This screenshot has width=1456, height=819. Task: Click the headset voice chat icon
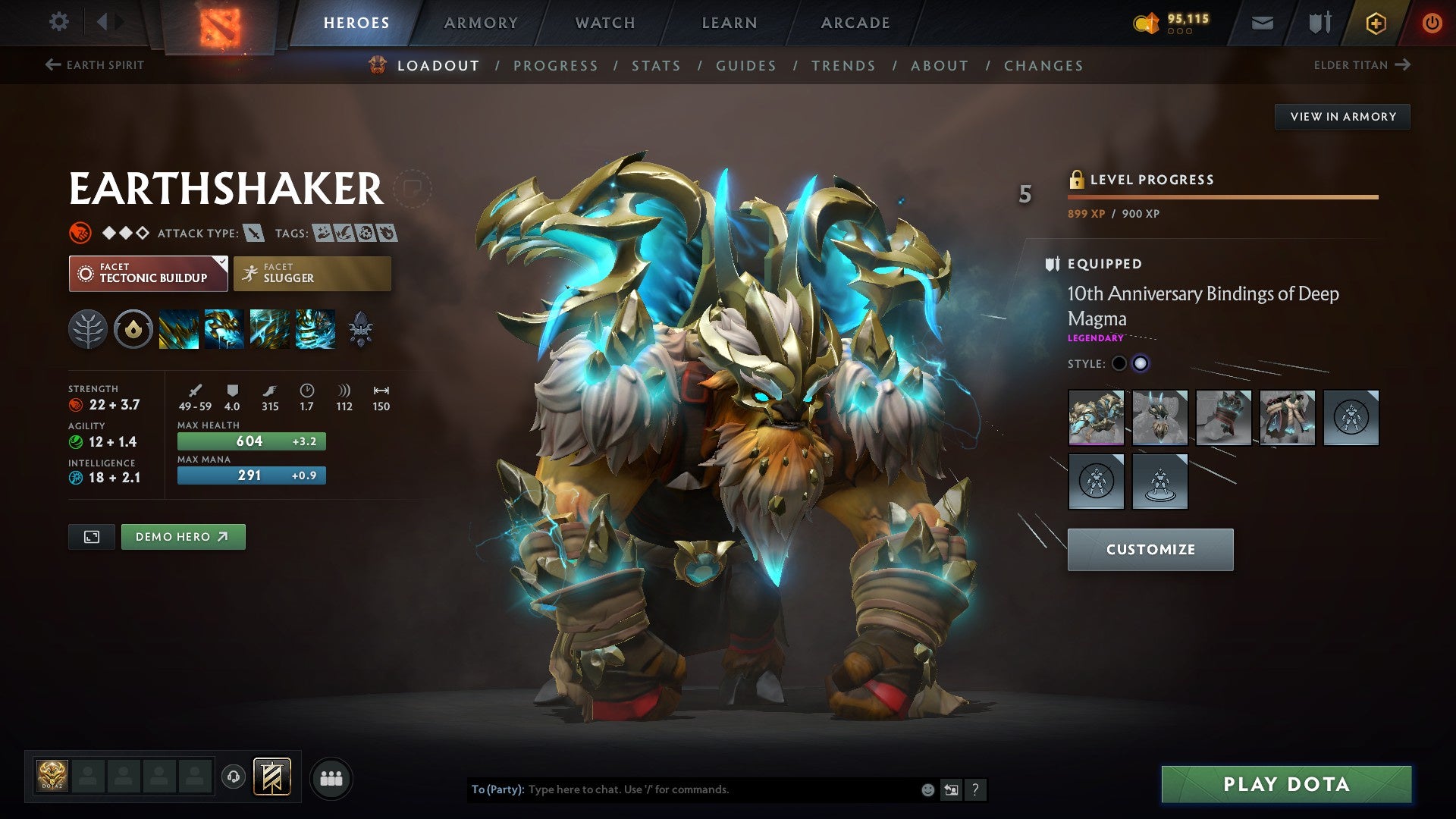coord(234,777)
